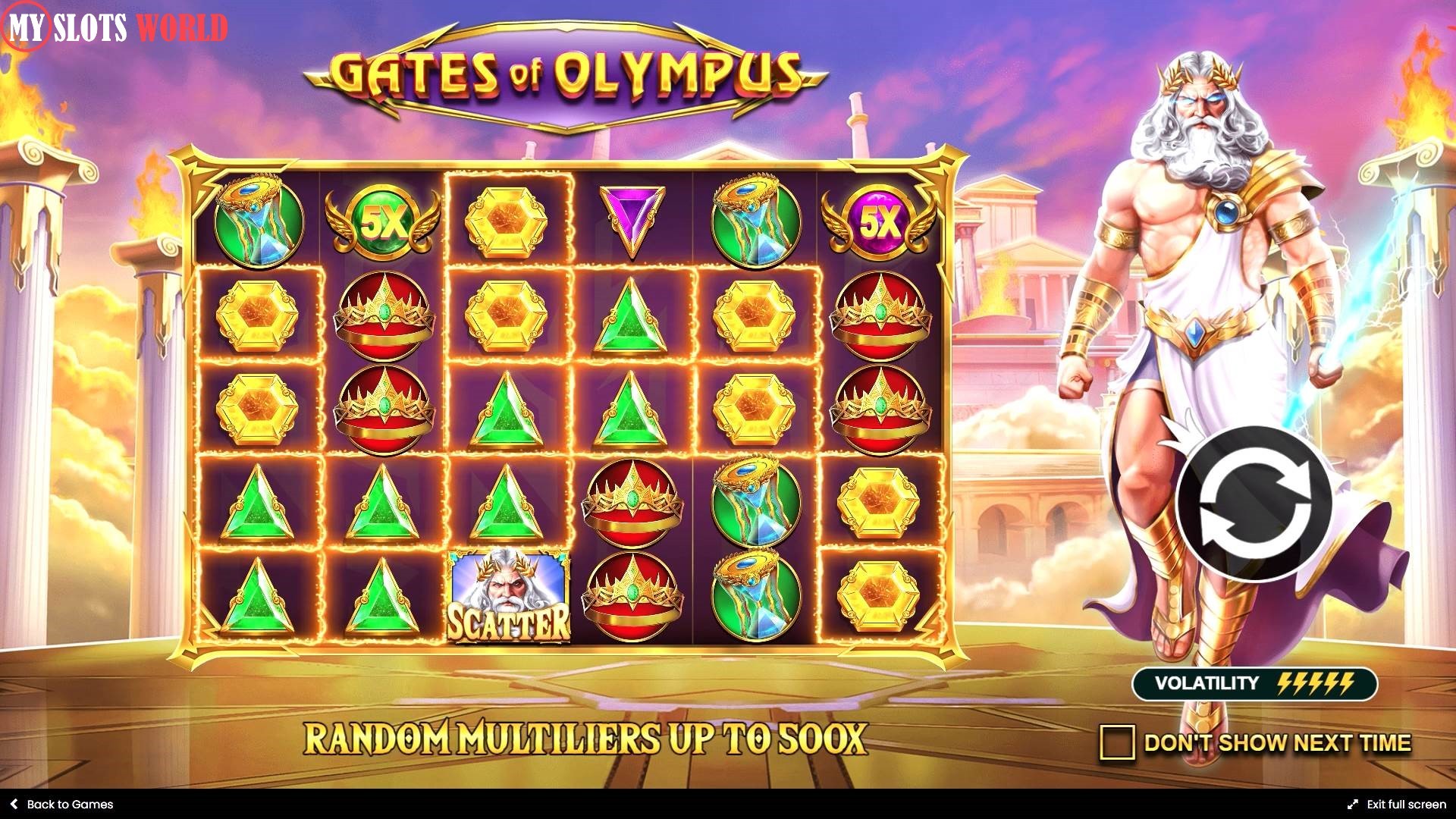Click the Random Multipliers up to 500x banner

[x=584, y=736]
